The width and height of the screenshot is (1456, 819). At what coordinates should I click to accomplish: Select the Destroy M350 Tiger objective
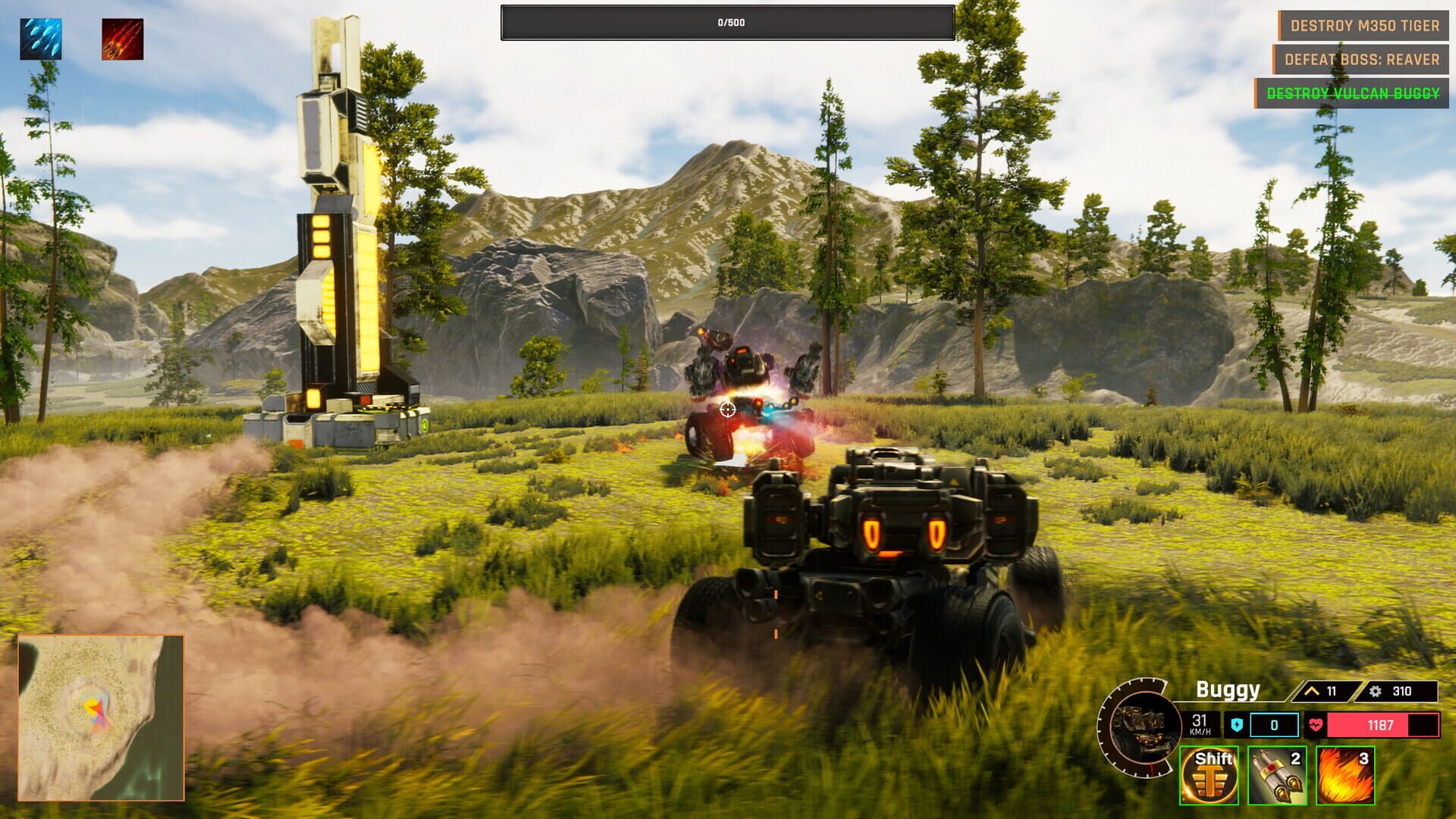click(x=1364, y=26)
